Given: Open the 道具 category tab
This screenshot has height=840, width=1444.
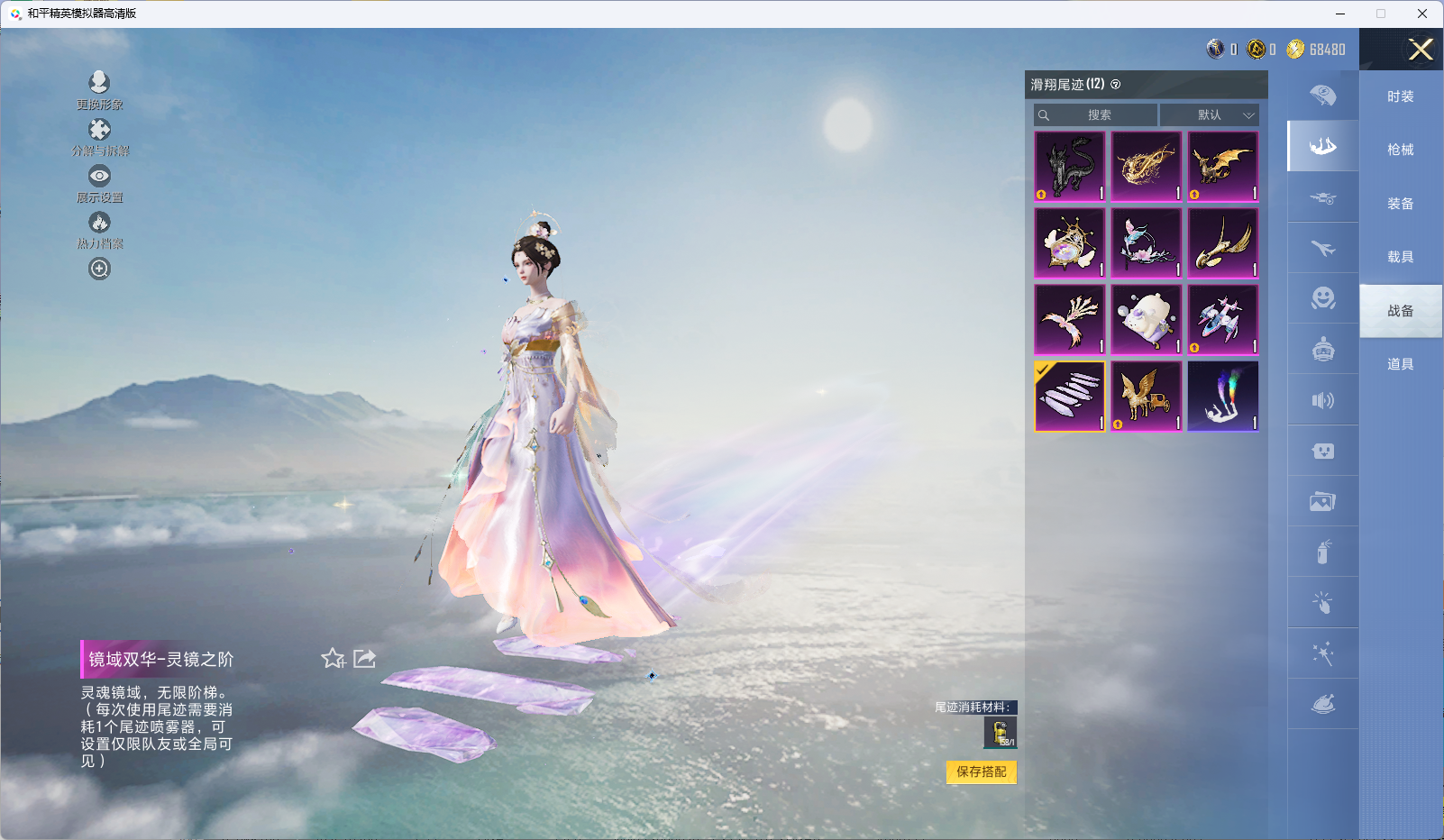Looking at the screenshot, I should click(x=1400, y=364).
